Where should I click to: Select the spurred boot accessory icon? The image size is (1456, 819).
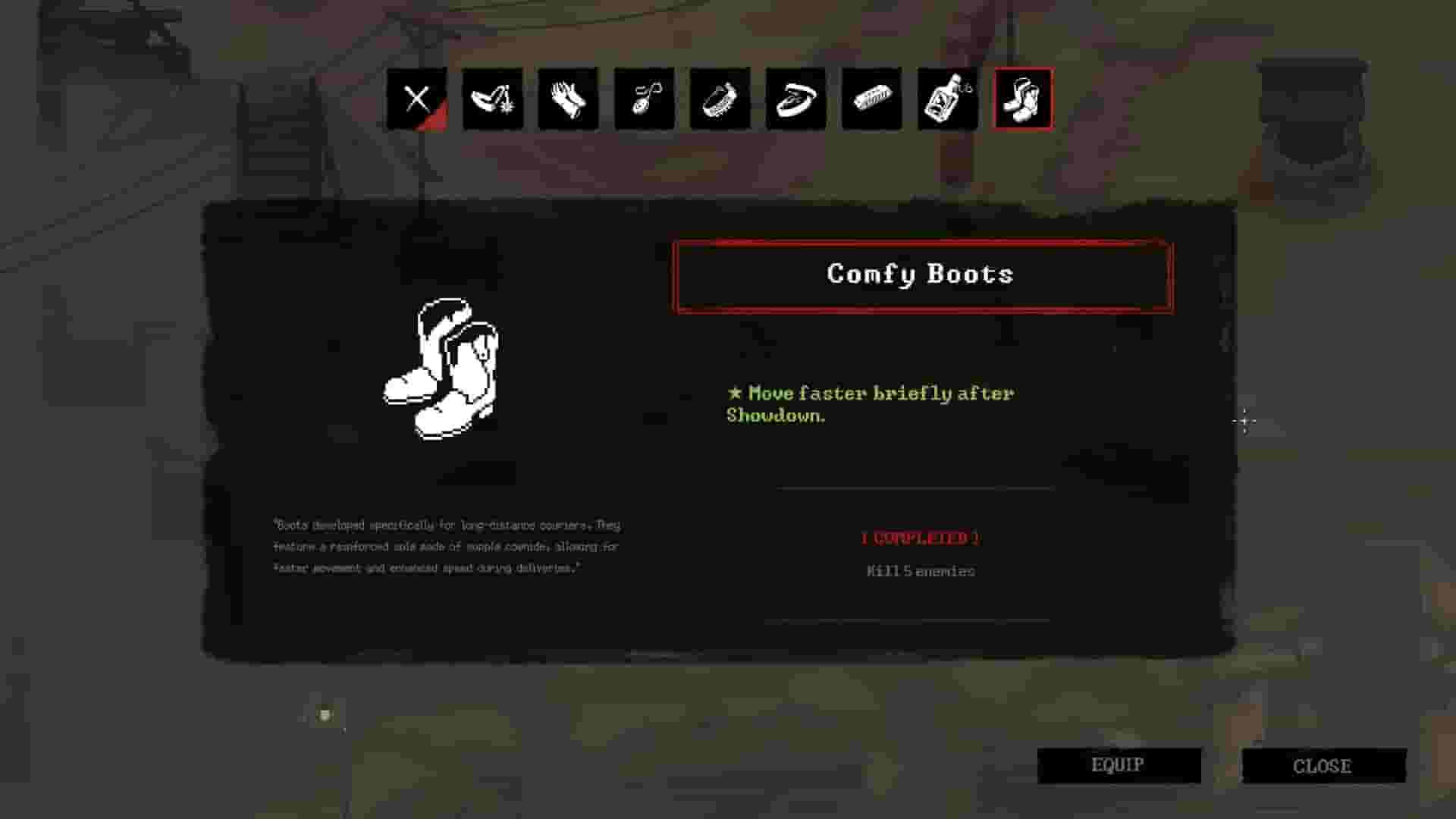click(x=493, y=99)
